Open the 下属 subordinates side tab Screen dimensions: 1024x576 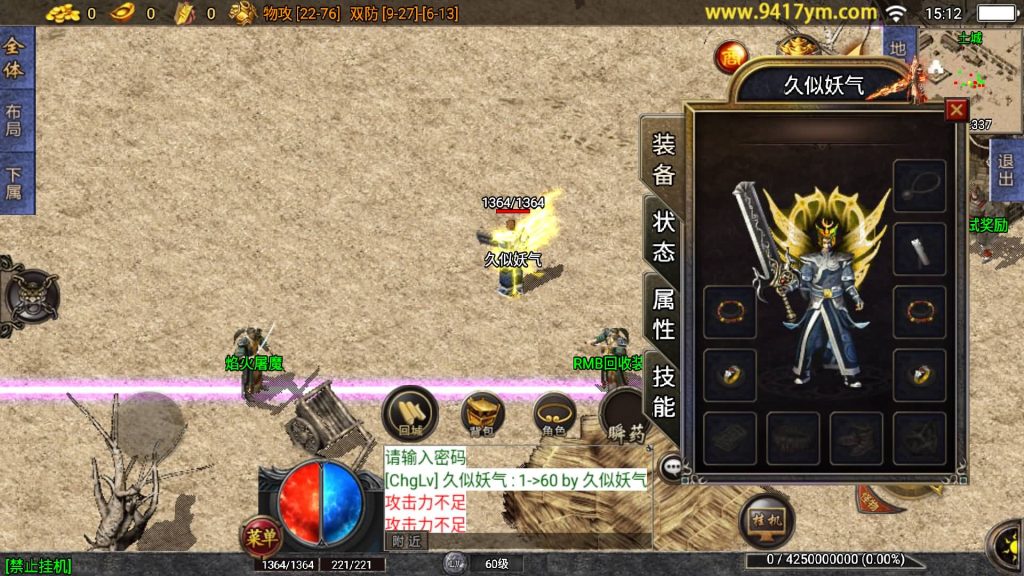[15, 182]
